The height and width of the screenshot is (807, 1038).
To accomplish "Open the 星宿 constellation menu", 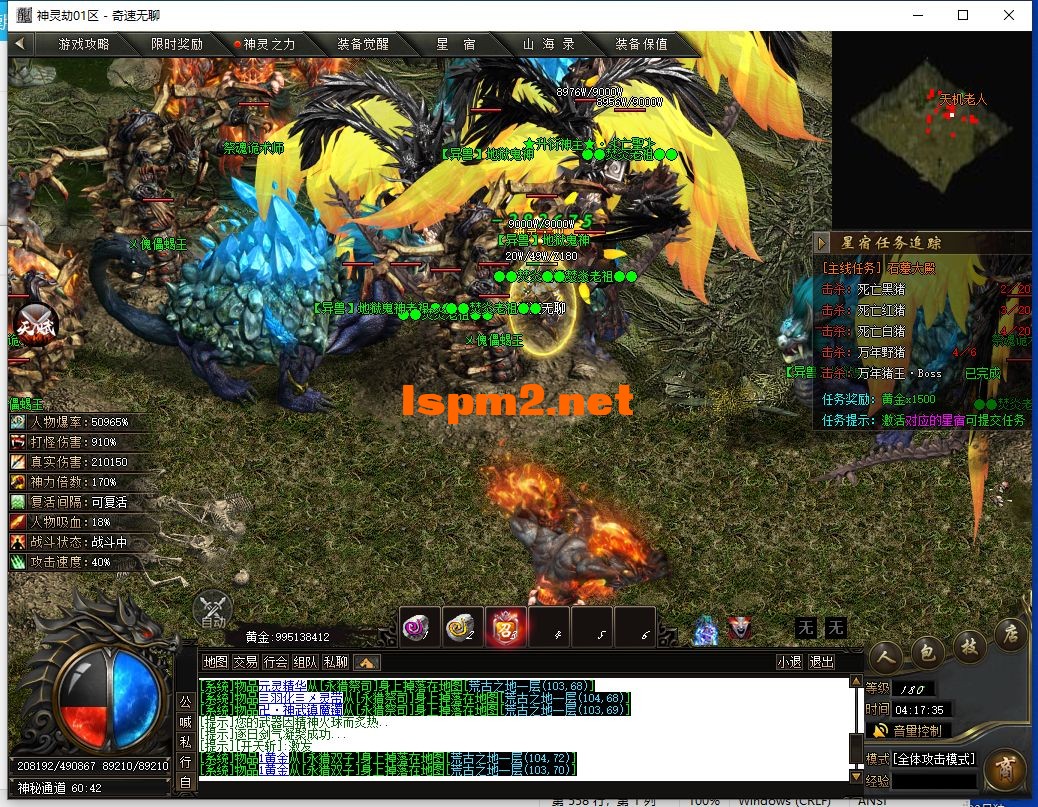I will click(455, 44).
